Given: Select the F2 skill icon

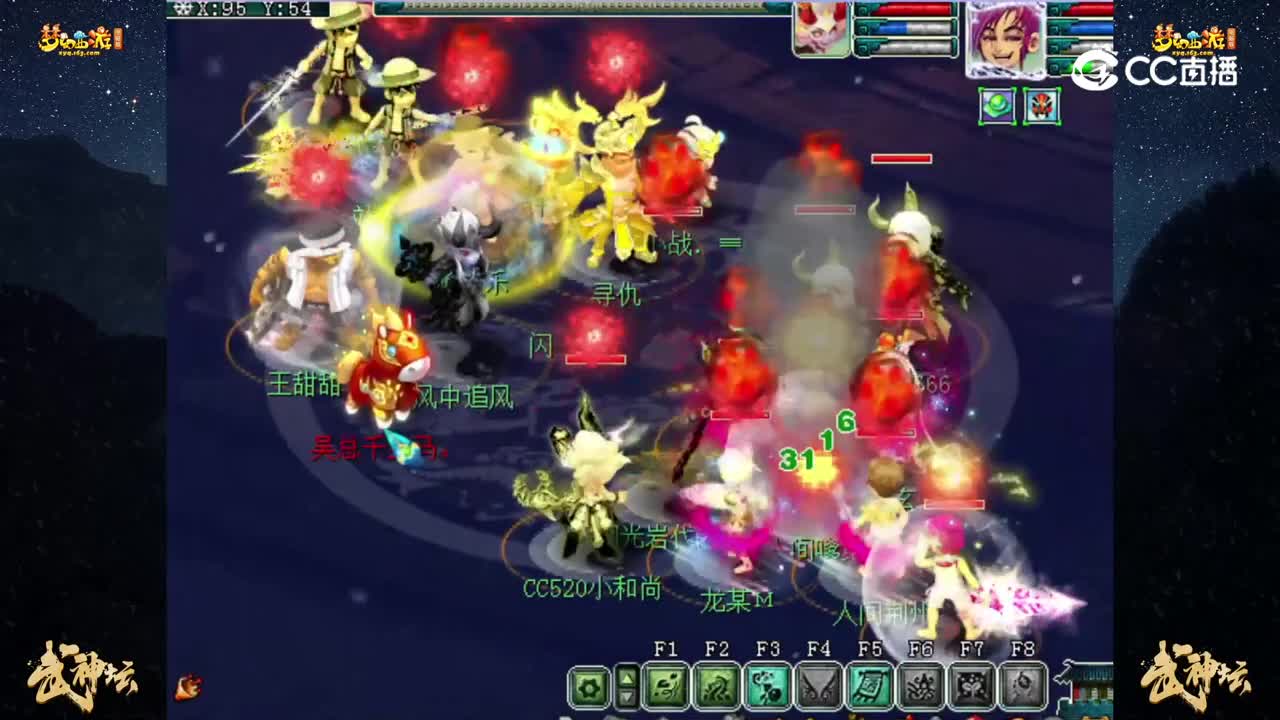Looking at the screenshot, I should pyautogui.click(x=718, y=689).
